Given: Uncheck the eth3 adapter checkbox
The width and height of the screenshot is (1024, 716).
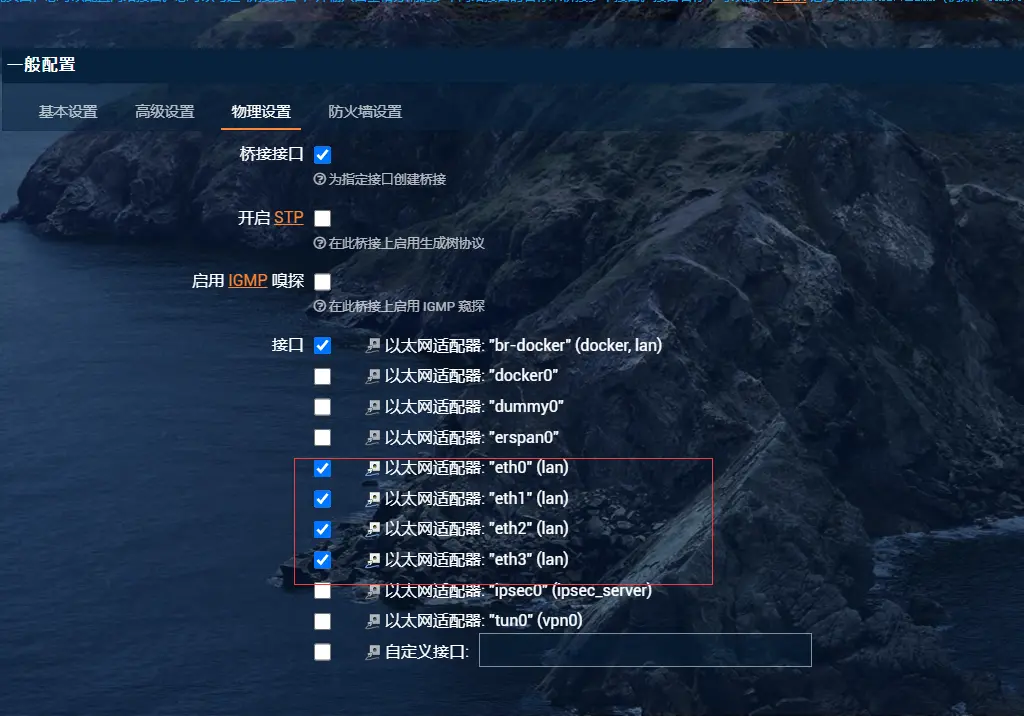Looking at the screenshot, I should 322,560.
